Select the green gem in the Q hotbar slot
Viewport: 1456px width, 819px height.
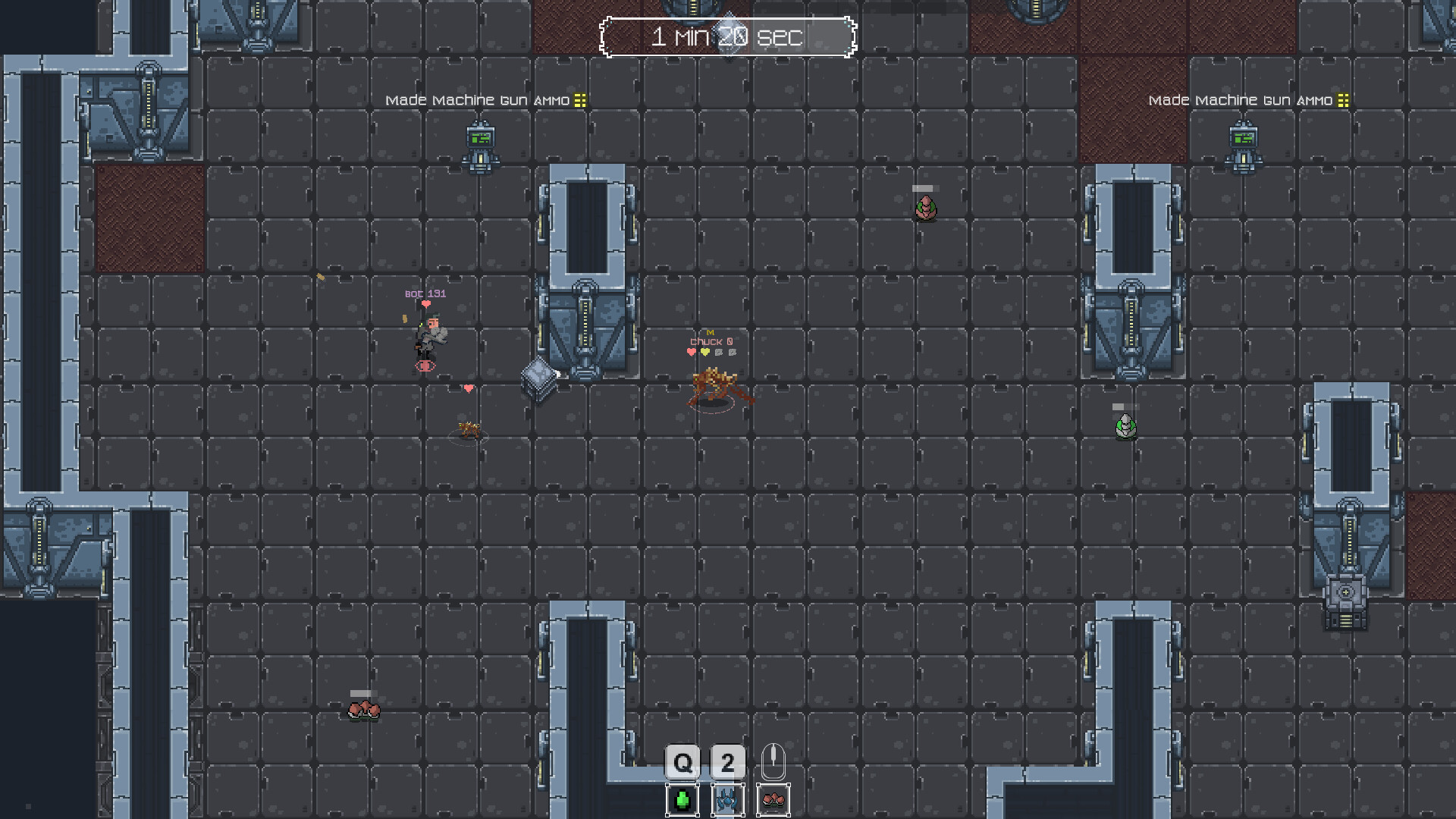[682, 799]
